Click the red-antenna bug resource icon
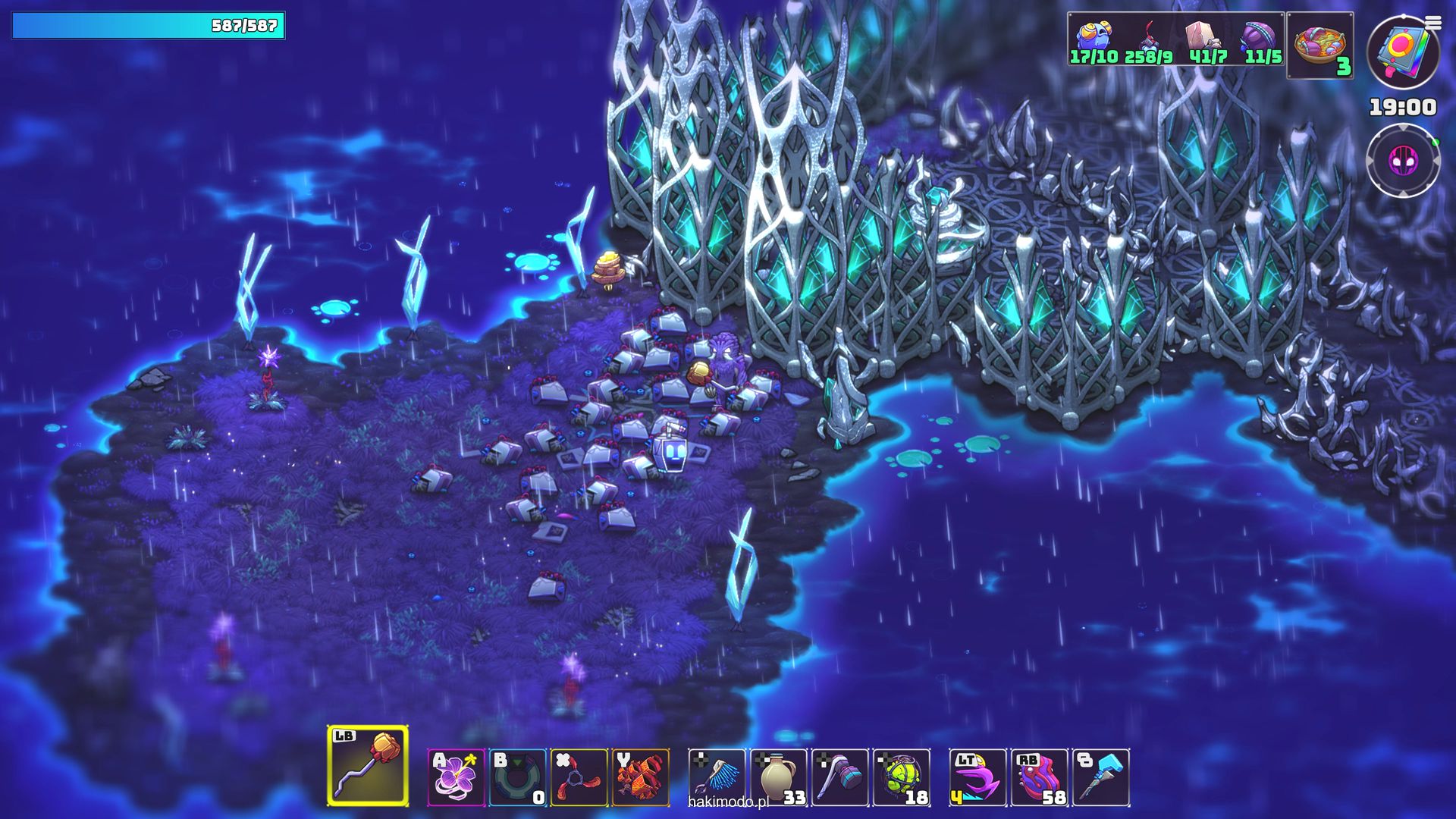This screenshot has width=1456, height=819. click(1150, 36)
